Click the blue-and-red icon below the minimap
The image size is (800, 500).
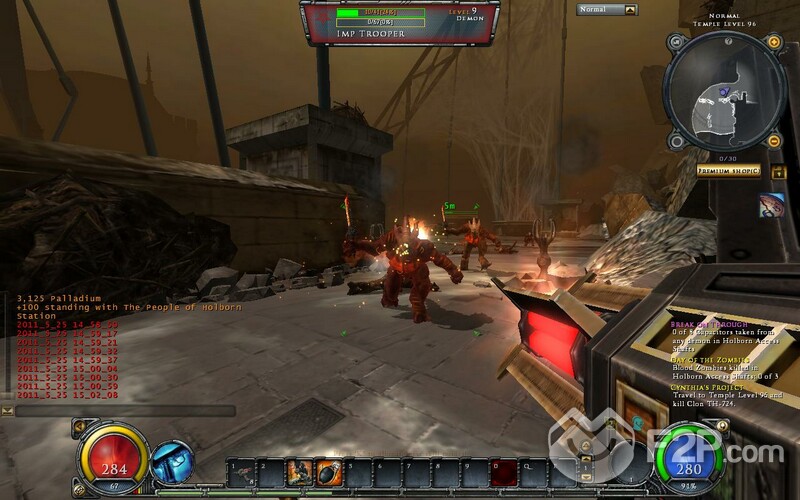(x=771, y=206)
